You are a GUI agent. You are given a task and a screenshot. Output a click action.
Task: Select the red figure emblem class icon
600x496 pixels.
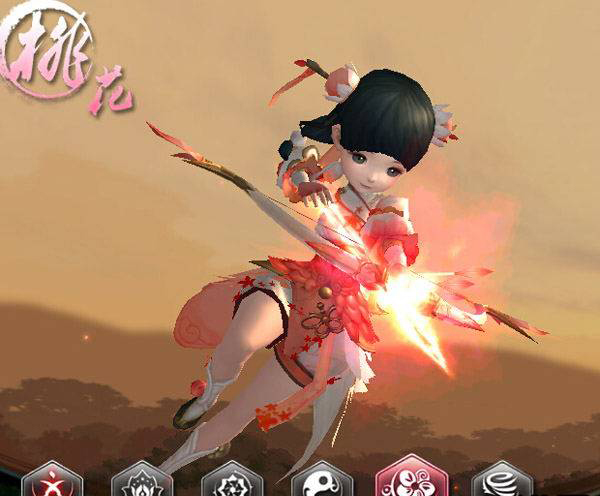[x=51, y=482]
